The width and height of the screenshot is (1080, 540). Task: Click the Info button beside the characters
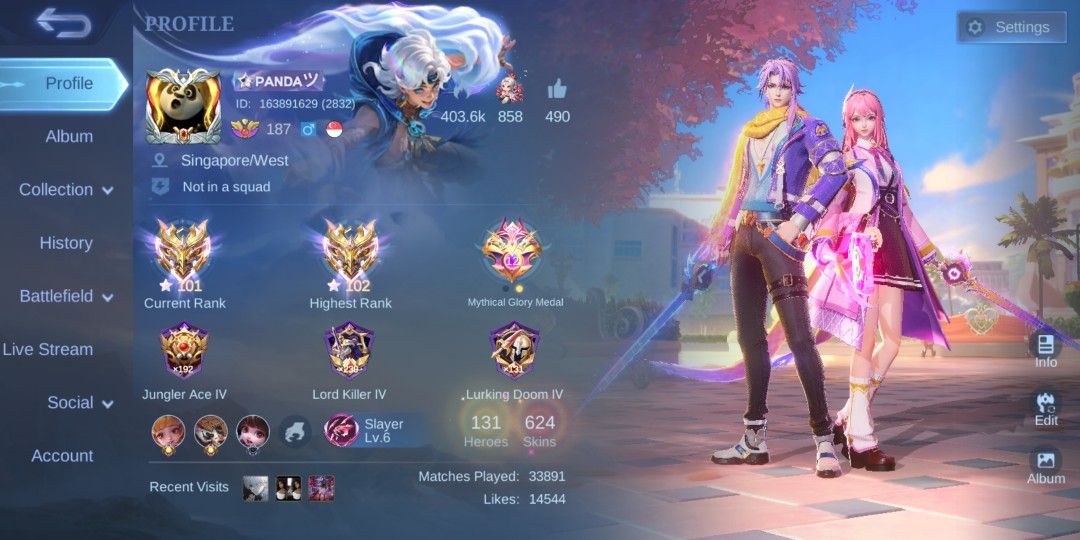[1046, 350]
